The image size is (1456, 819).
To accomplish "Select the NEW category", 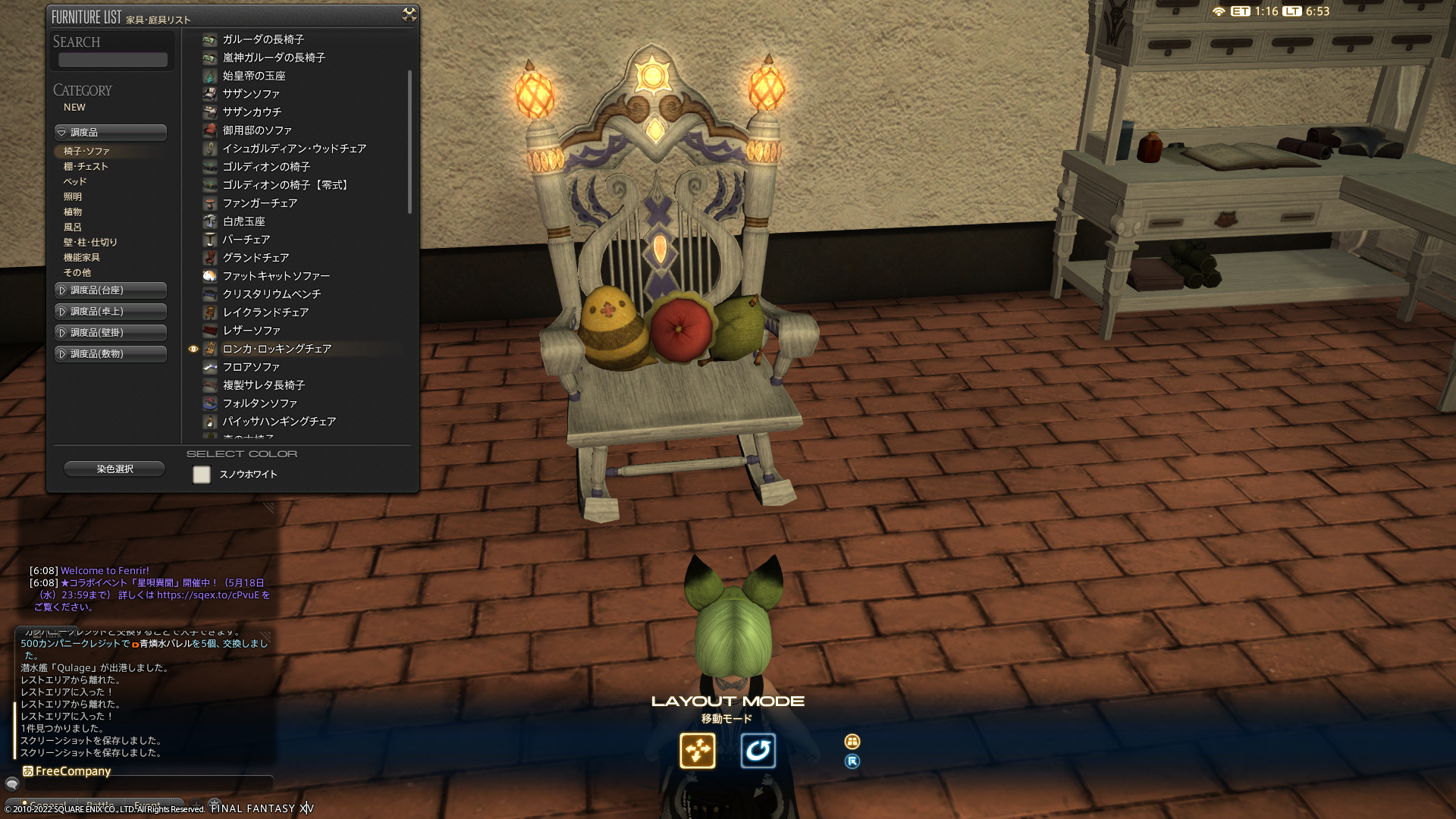I will coord(74,108).
